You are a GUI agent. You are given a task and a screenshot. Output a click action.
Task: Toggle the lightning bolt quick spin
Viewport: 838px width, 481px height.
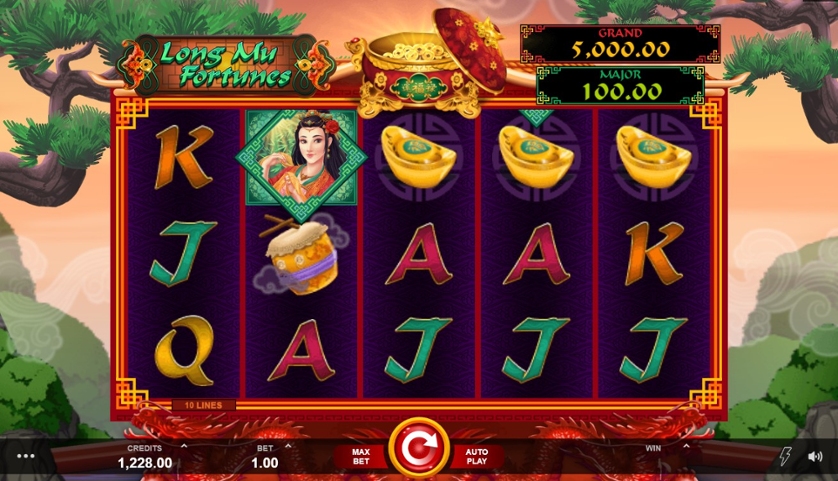(x=785, y=456)
